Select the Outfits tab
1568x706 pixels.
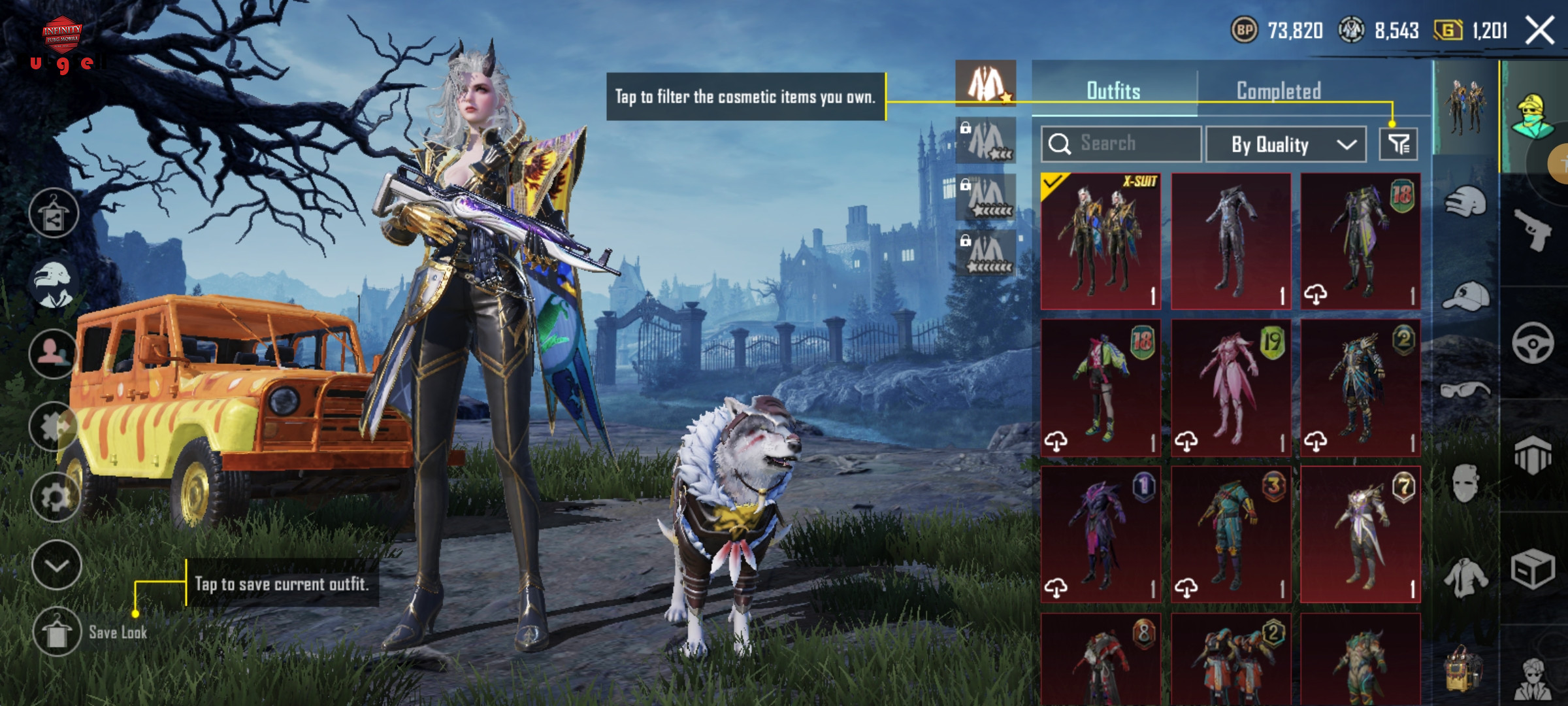pyautogui.click(x=1113, y=91)
